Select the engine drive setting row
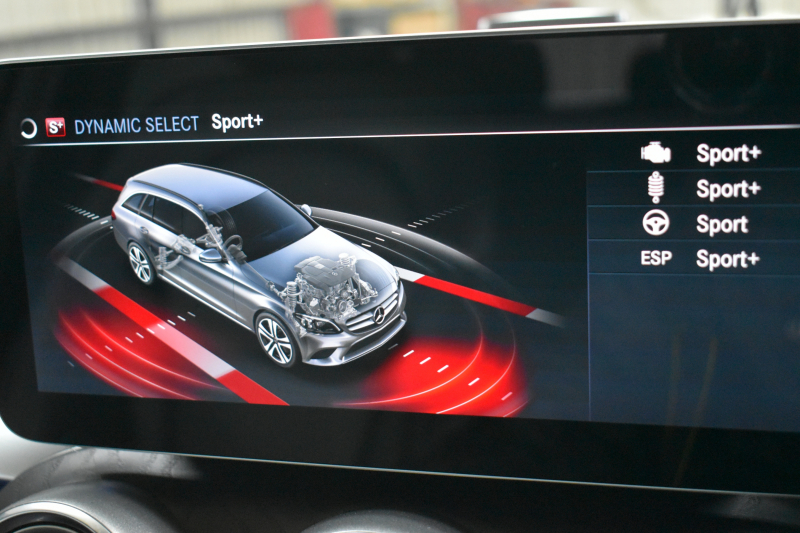The height and width of the screenshot is (533, 800). point(700,153)
